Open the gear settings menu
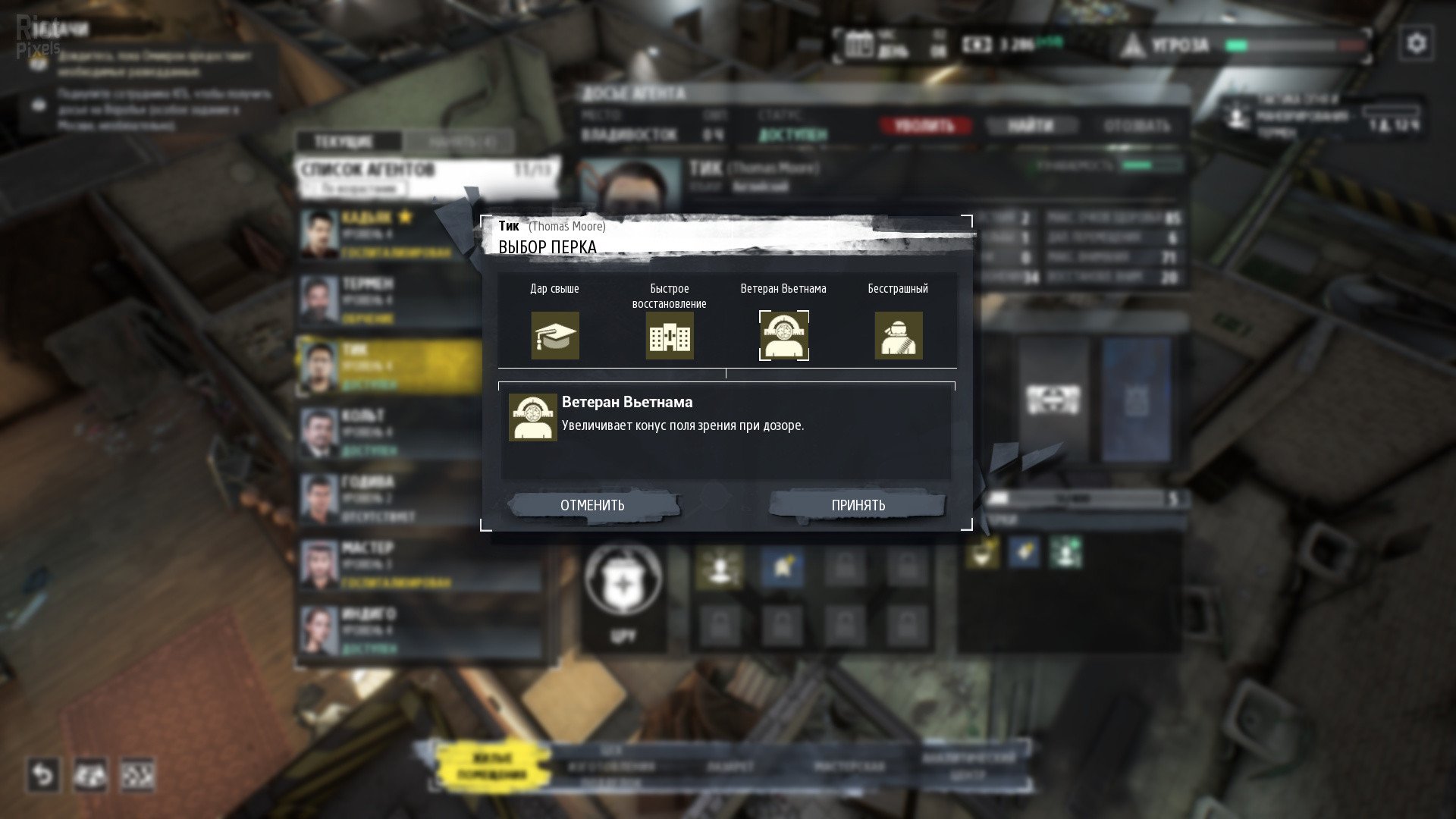Screen dimensions: 1456x819 1416,44
